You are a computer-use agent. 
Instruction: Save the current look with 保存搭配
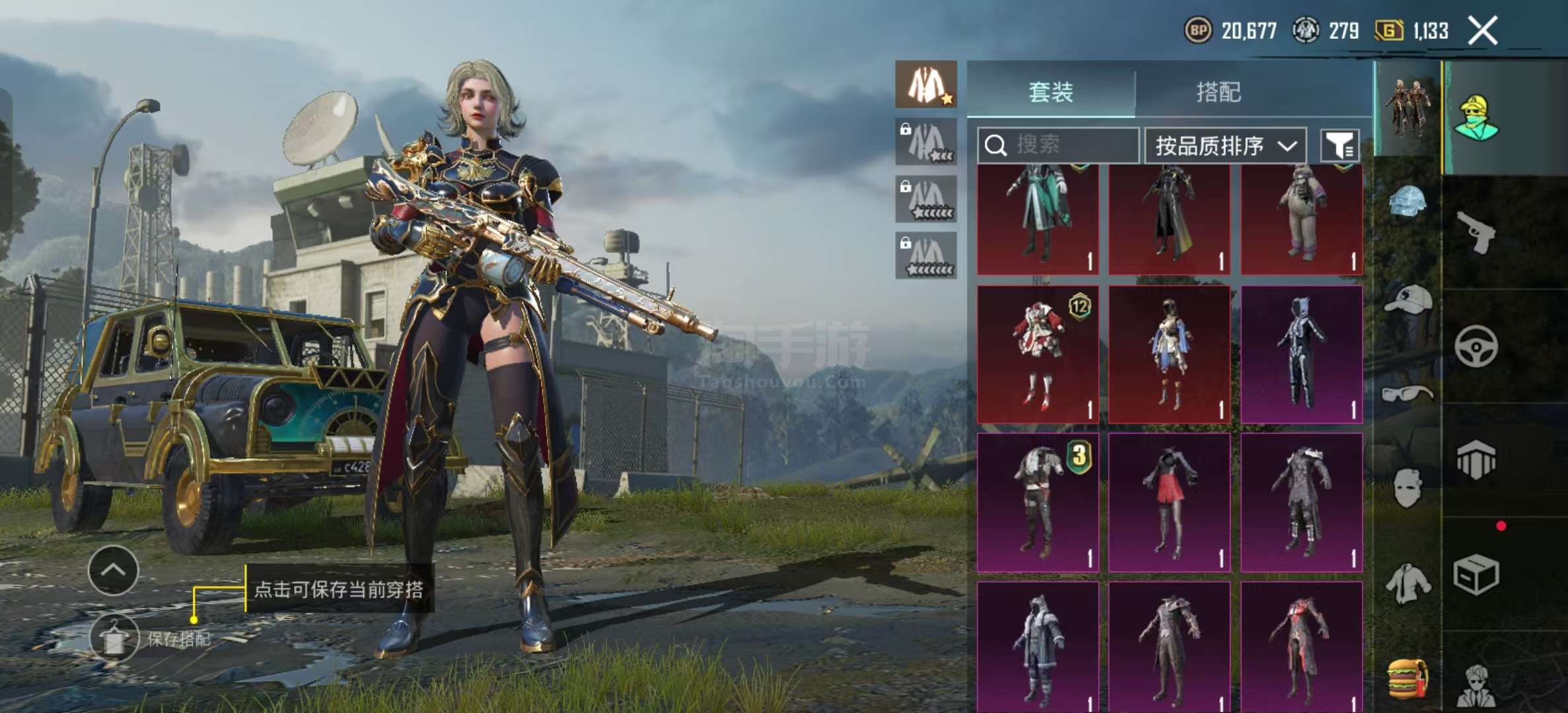tap(115, 638)
